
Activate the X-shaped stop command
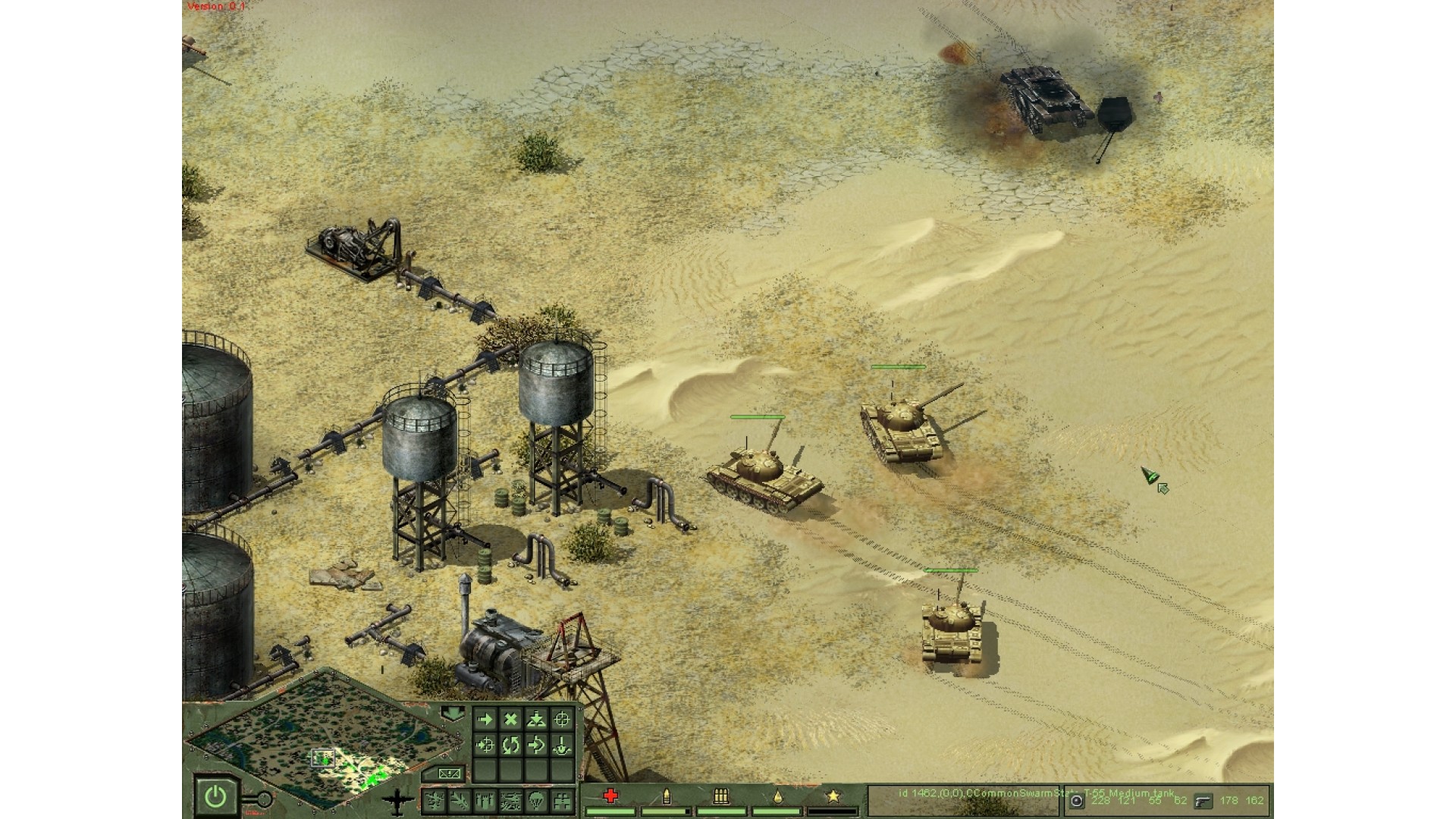coord(511,719)
